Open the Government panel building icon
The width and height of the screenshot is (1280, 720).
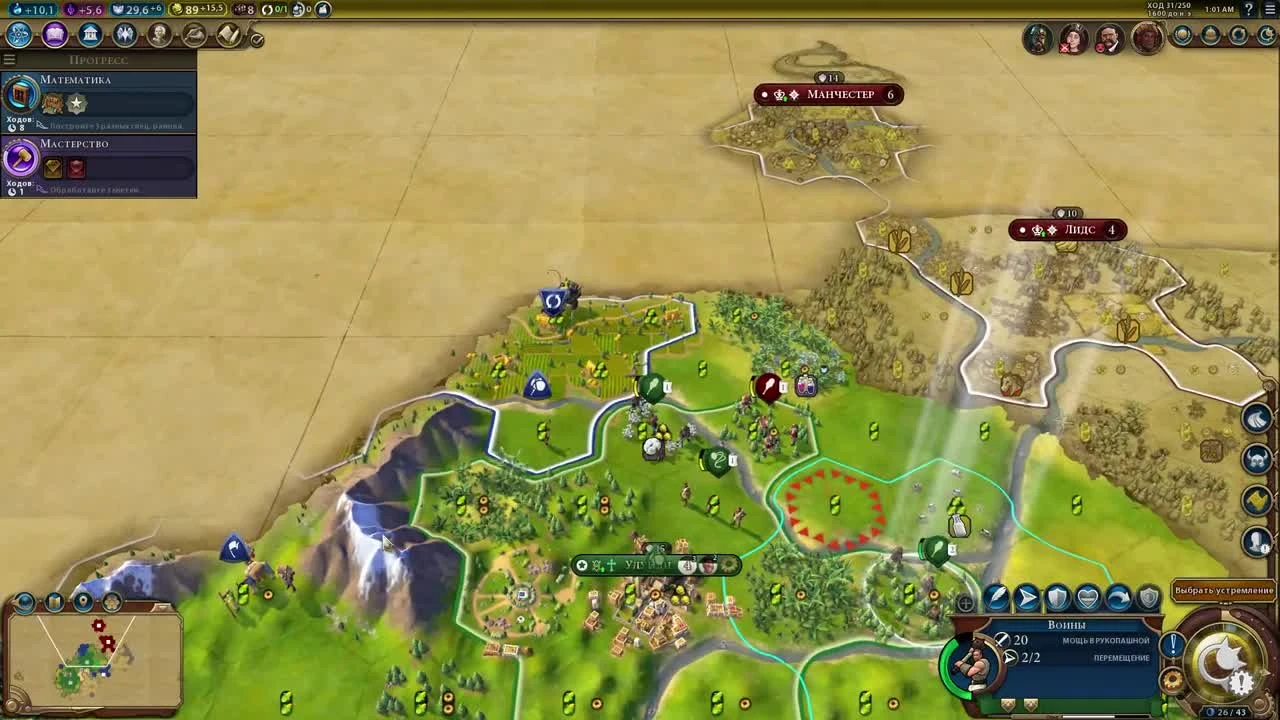click(90, 34)
